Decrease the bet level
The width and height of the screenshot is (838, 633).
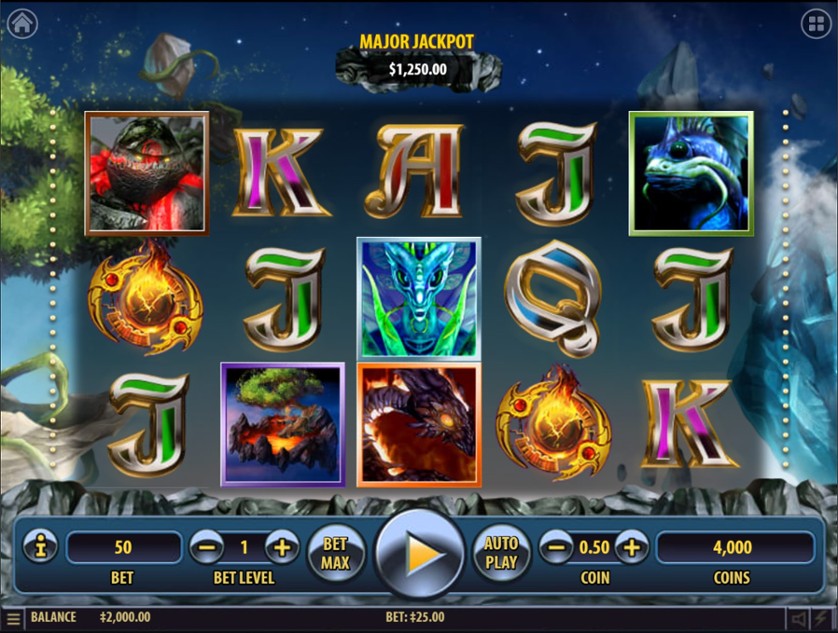pos(204,548)
